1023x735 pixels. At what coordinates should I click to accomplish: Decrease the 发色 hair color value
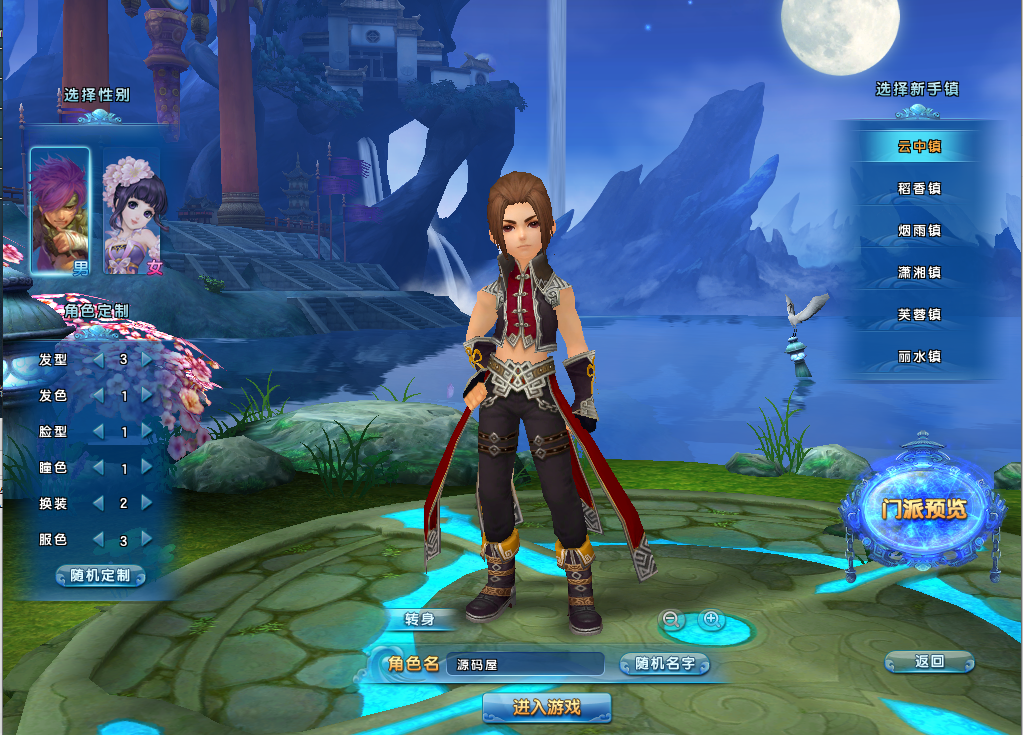[x=98, y=395]
